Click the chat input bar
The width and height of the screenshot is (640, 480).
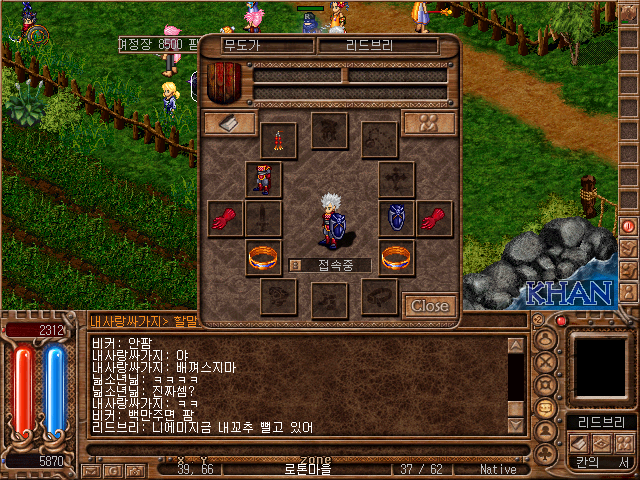coord(300,321)
